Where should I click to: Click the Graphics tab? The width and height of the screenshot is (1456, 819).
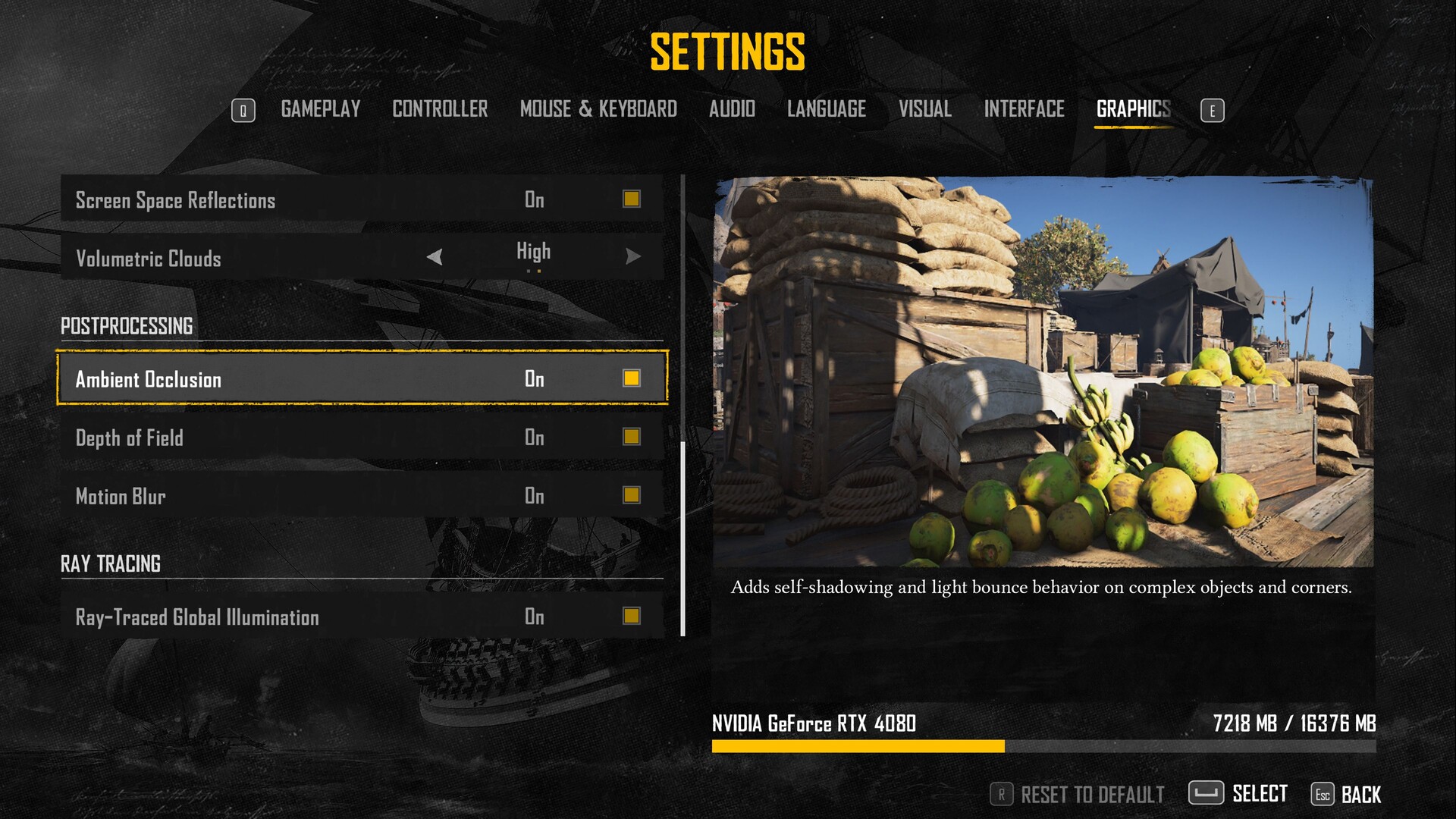point(1133,109)
